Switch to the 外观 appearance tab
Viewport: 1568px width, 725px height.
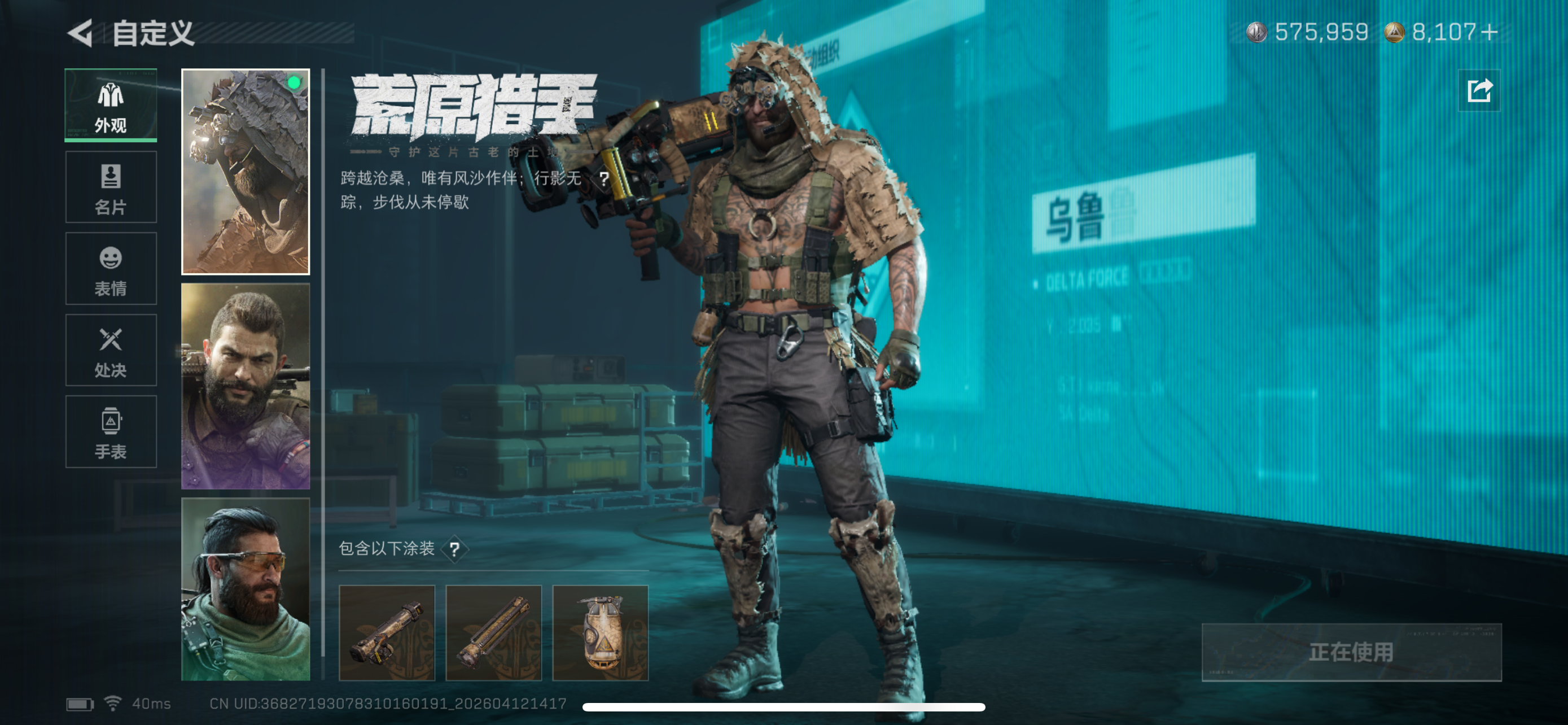111,106
